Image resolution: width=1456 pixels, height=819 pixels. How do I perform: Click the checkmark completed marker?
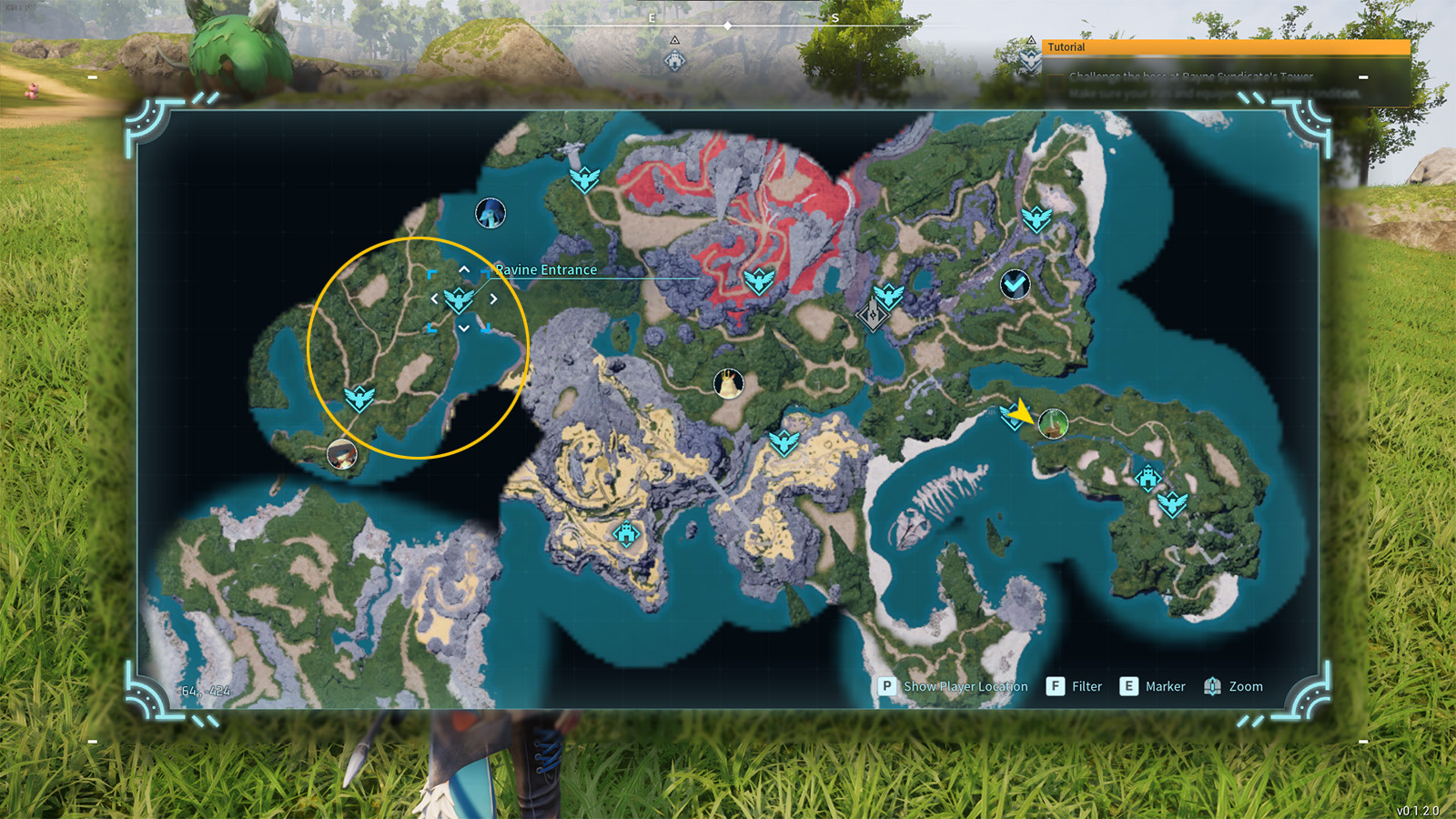1015,285
